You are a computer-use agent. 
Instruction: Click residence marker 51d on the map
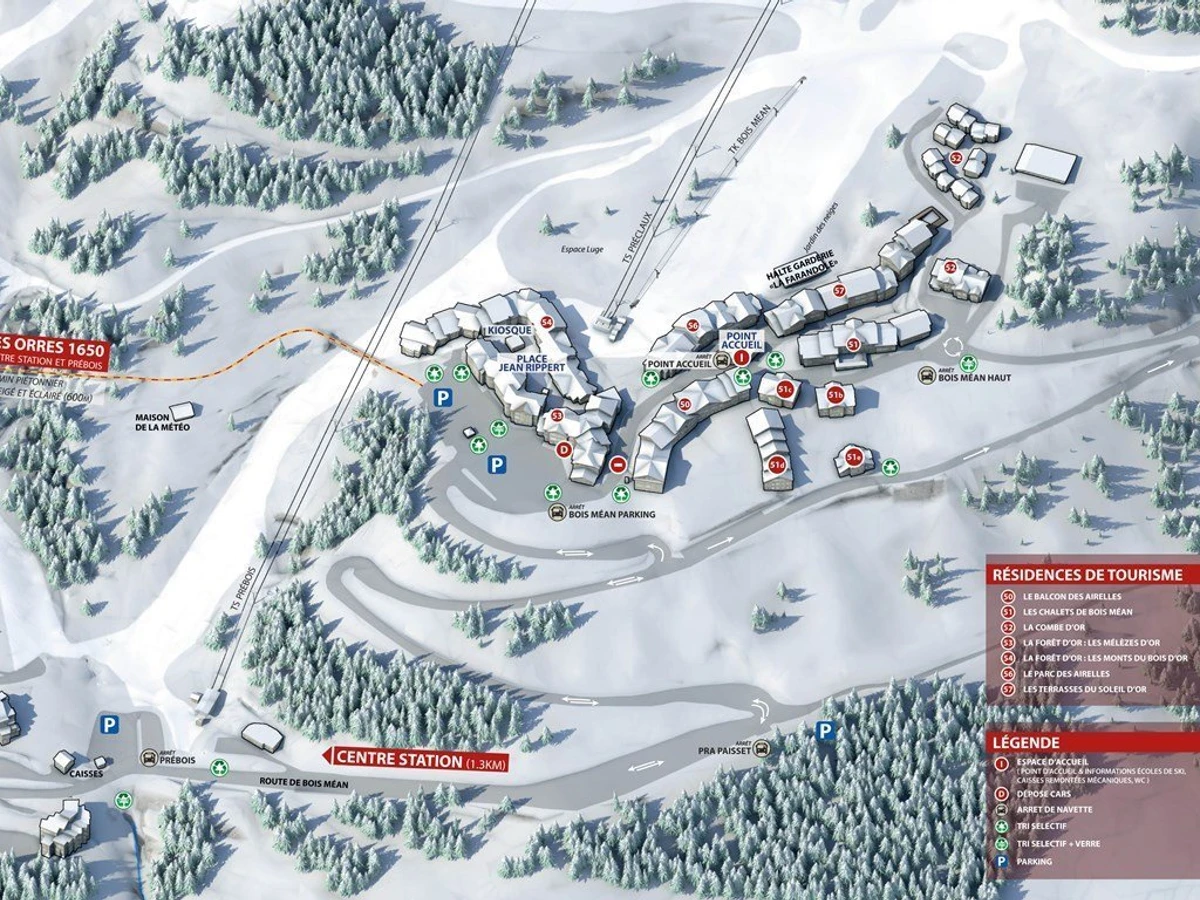click(777, 464)
